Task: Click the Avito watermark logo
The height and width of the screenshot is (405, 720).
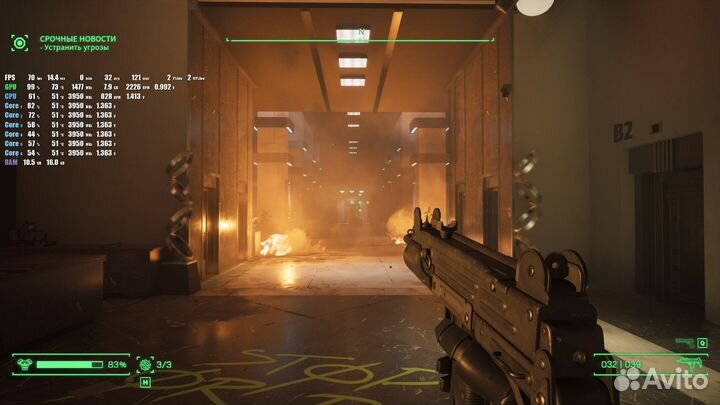Action: [x=660, y=379]
